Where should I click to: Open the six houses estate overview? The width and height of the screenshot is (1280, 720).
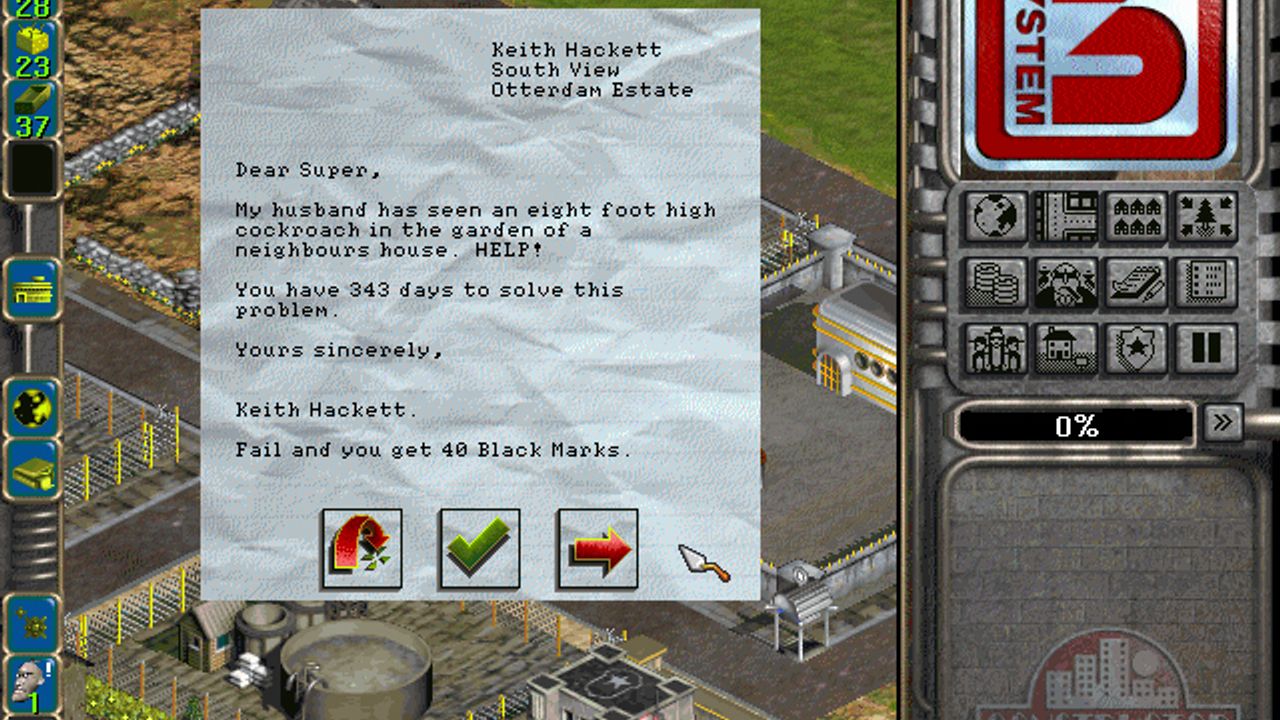1136,216
